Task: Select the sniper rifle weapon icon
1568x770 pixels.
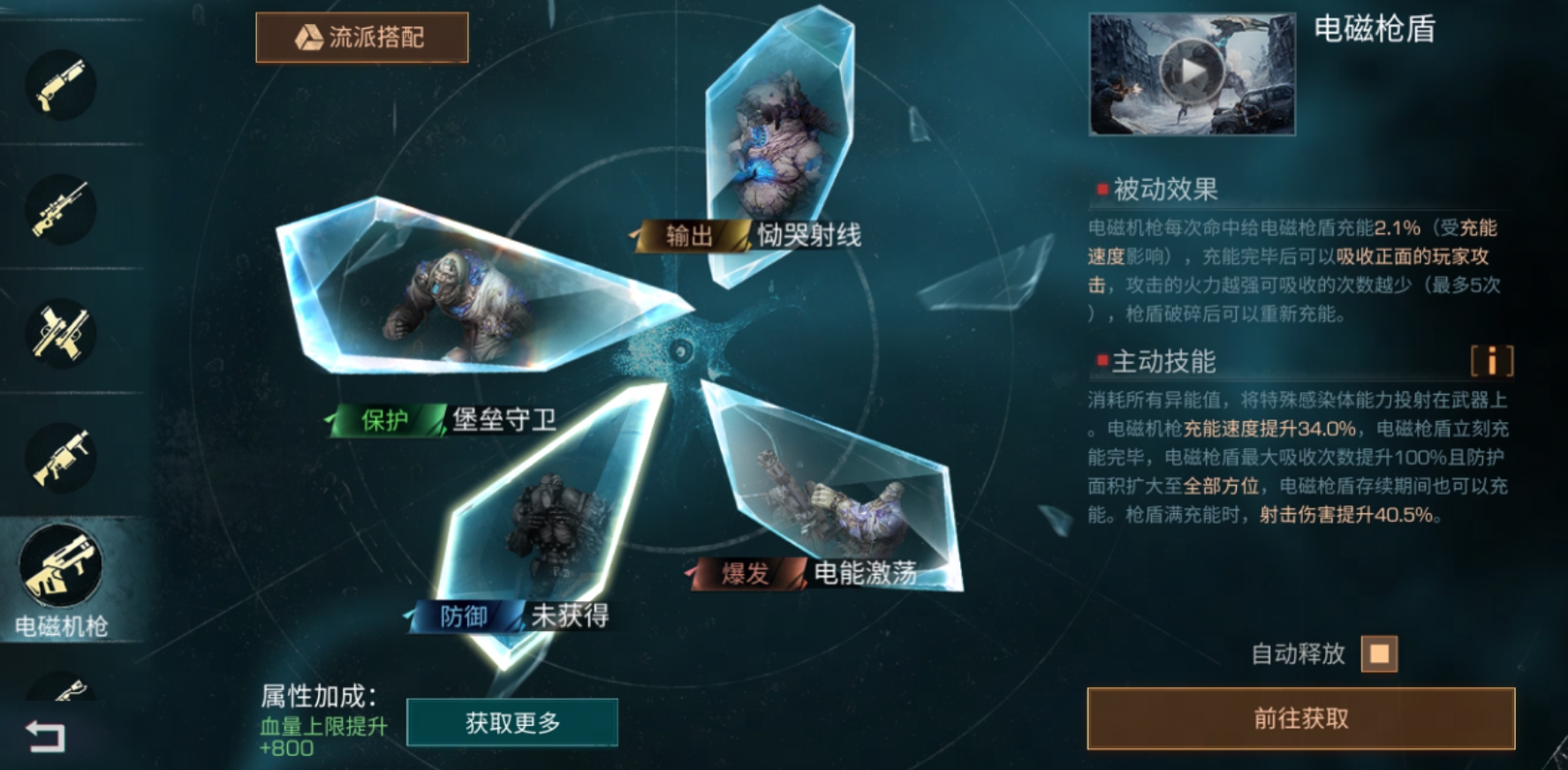Action: click(x=60, y=209)
